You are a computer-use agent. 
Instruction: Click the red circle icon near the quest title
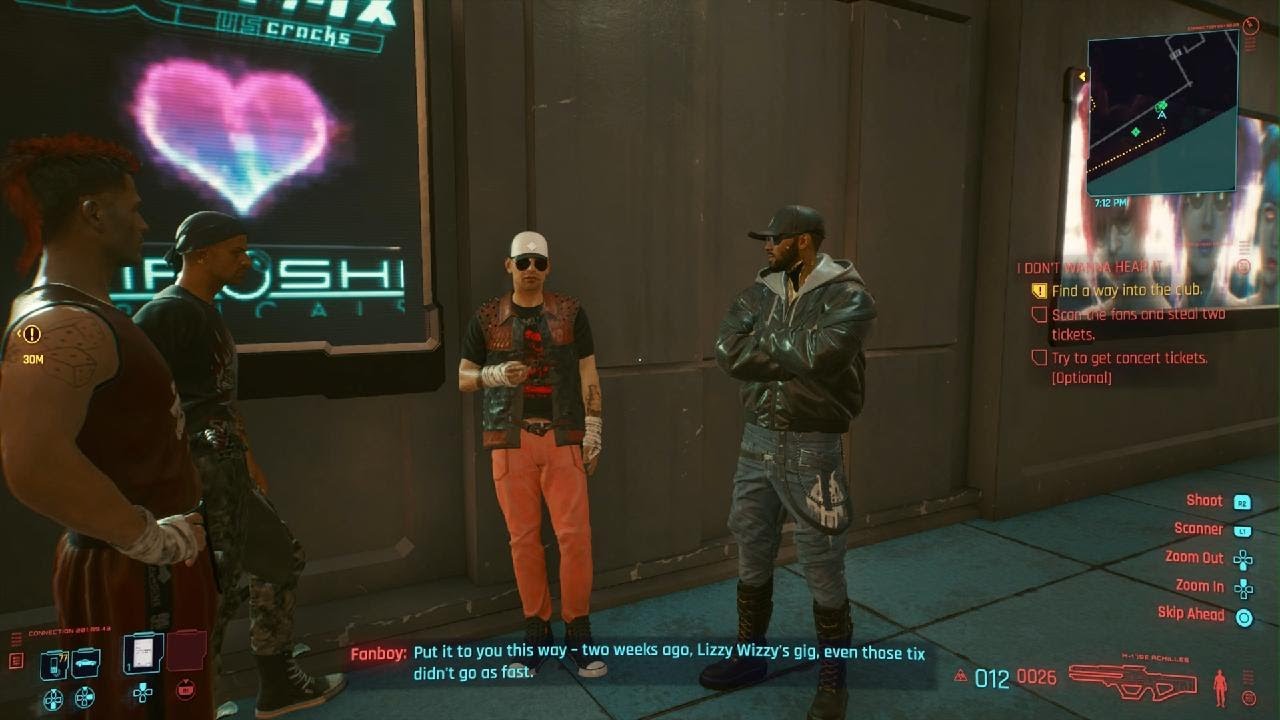click(1244, 266)
